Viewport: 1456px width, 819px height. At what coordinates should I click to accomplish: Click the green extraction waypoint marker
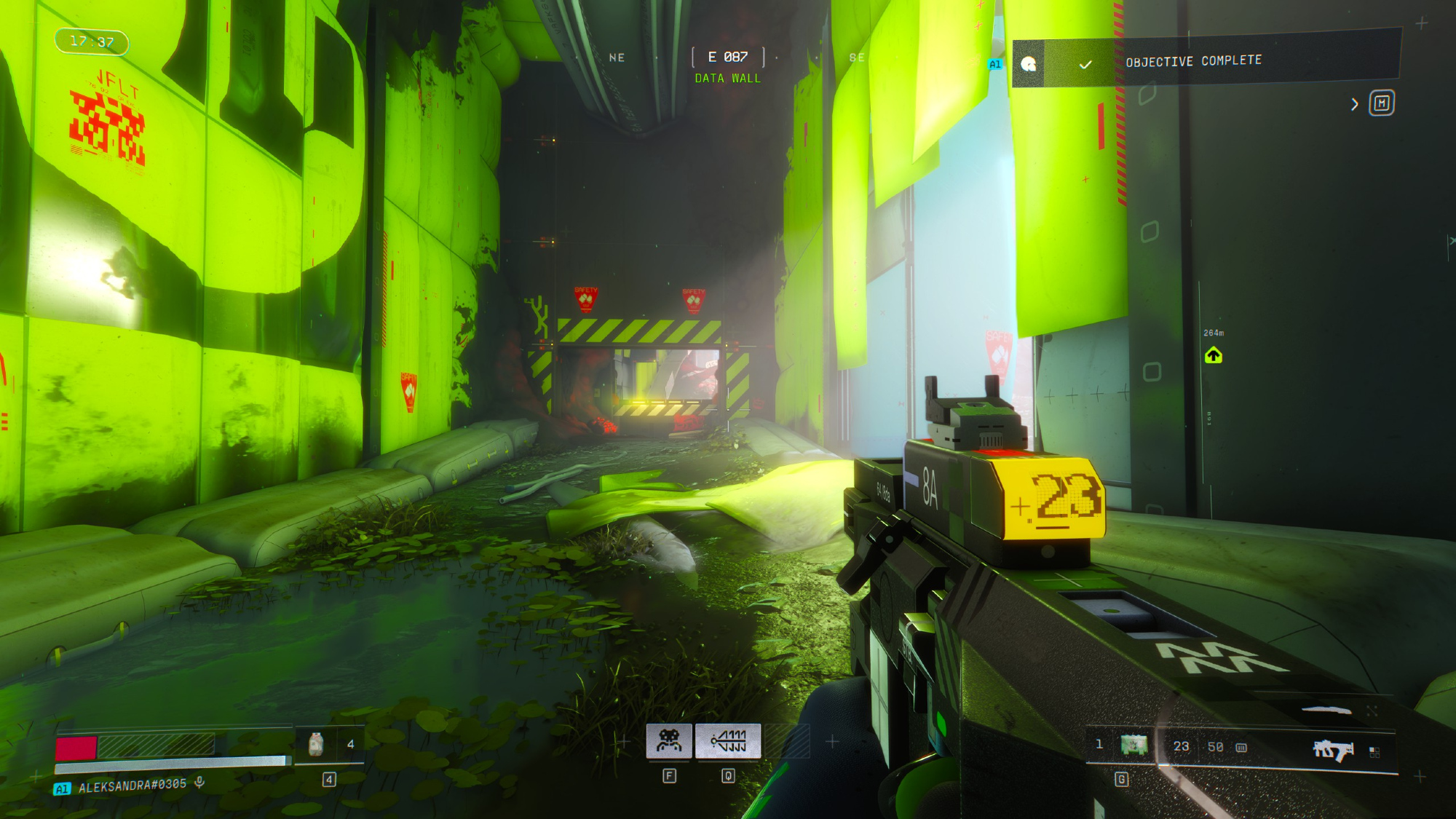(x=1213, y=355)
